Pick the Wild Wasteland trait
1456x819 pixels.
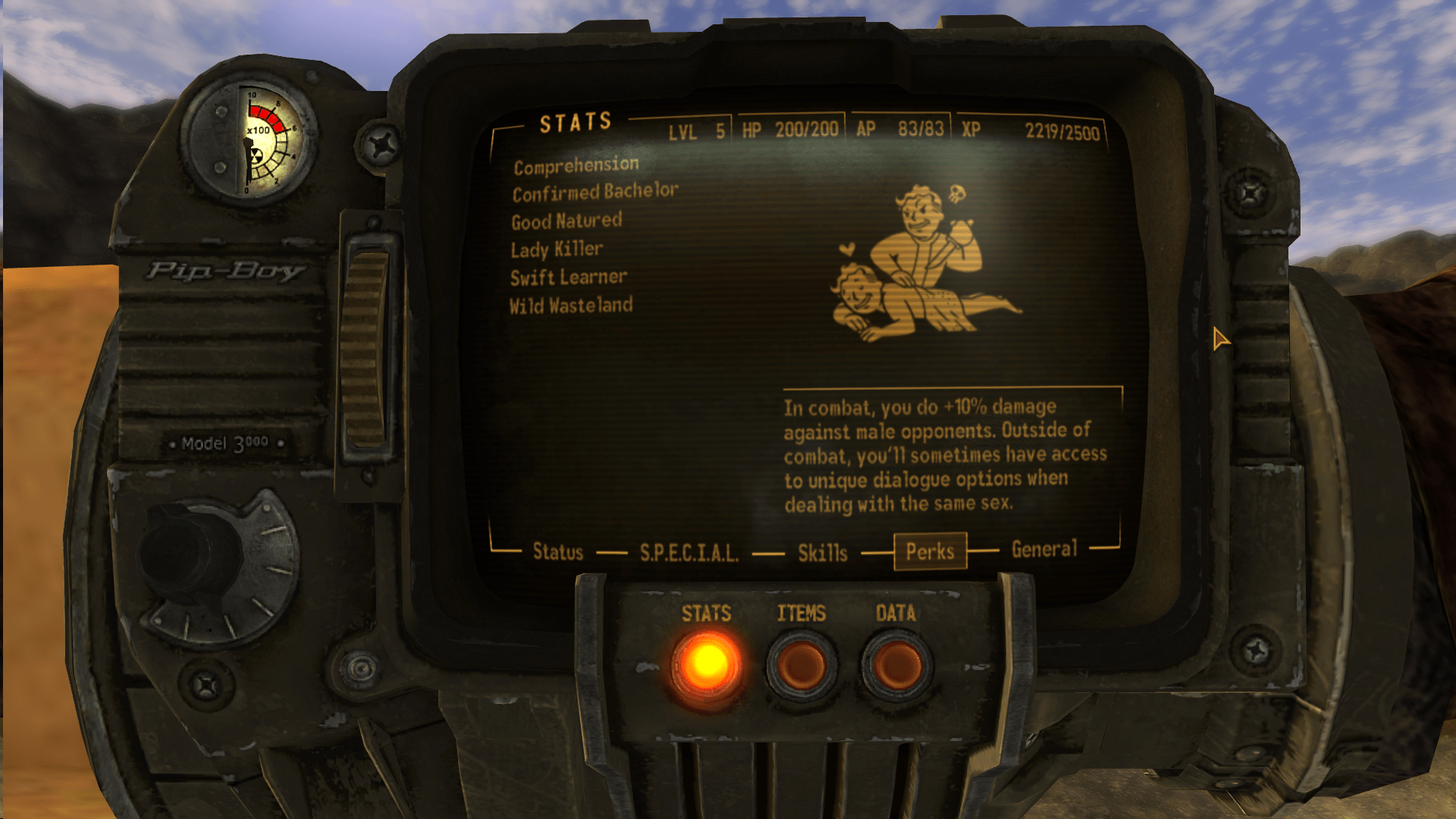570,306
